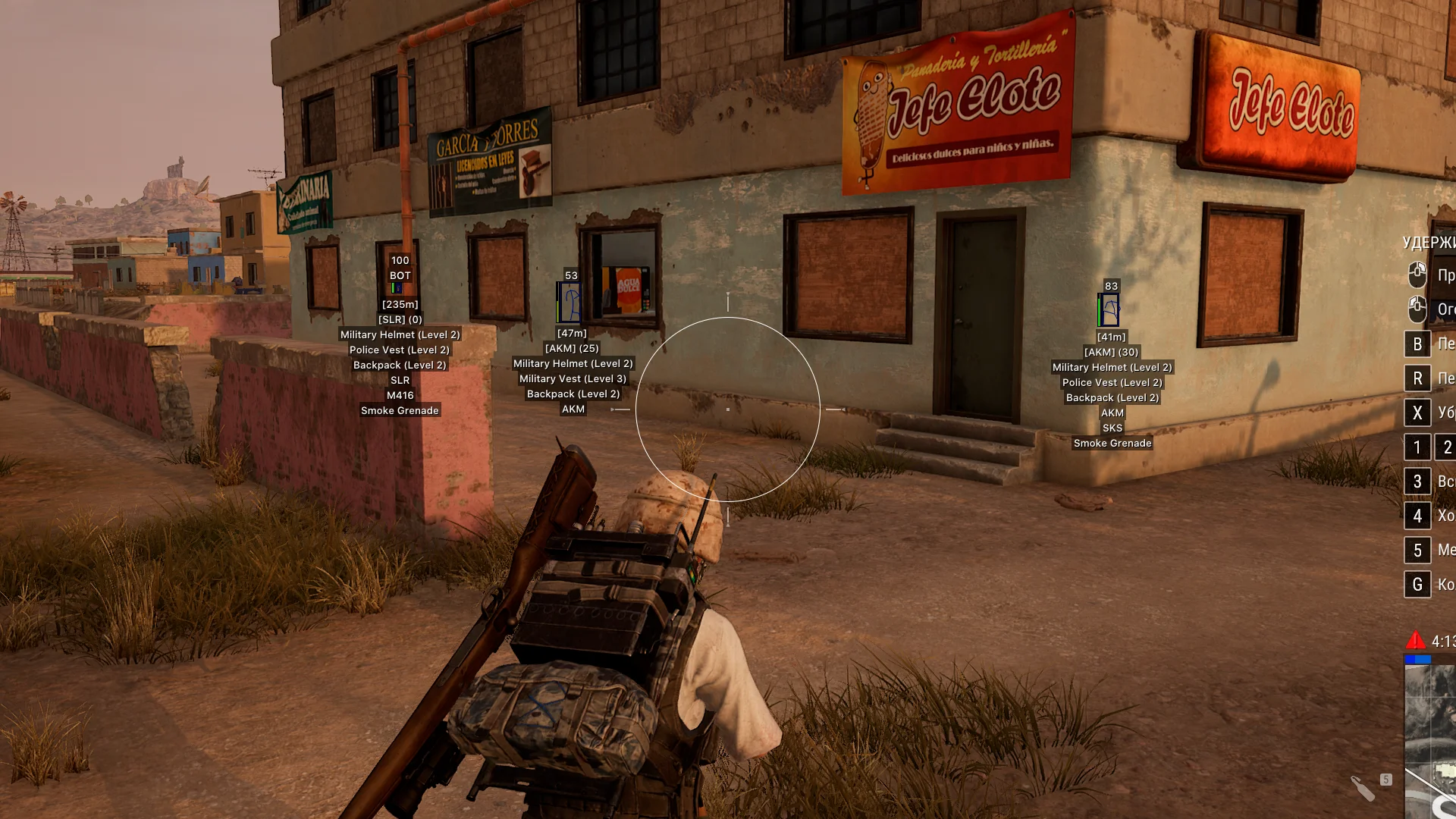Screen dimensions: 1456x819
Task: Click the Military Vest (Level 3) loot label
Action: pyautogui.click(x=574, y=378)
